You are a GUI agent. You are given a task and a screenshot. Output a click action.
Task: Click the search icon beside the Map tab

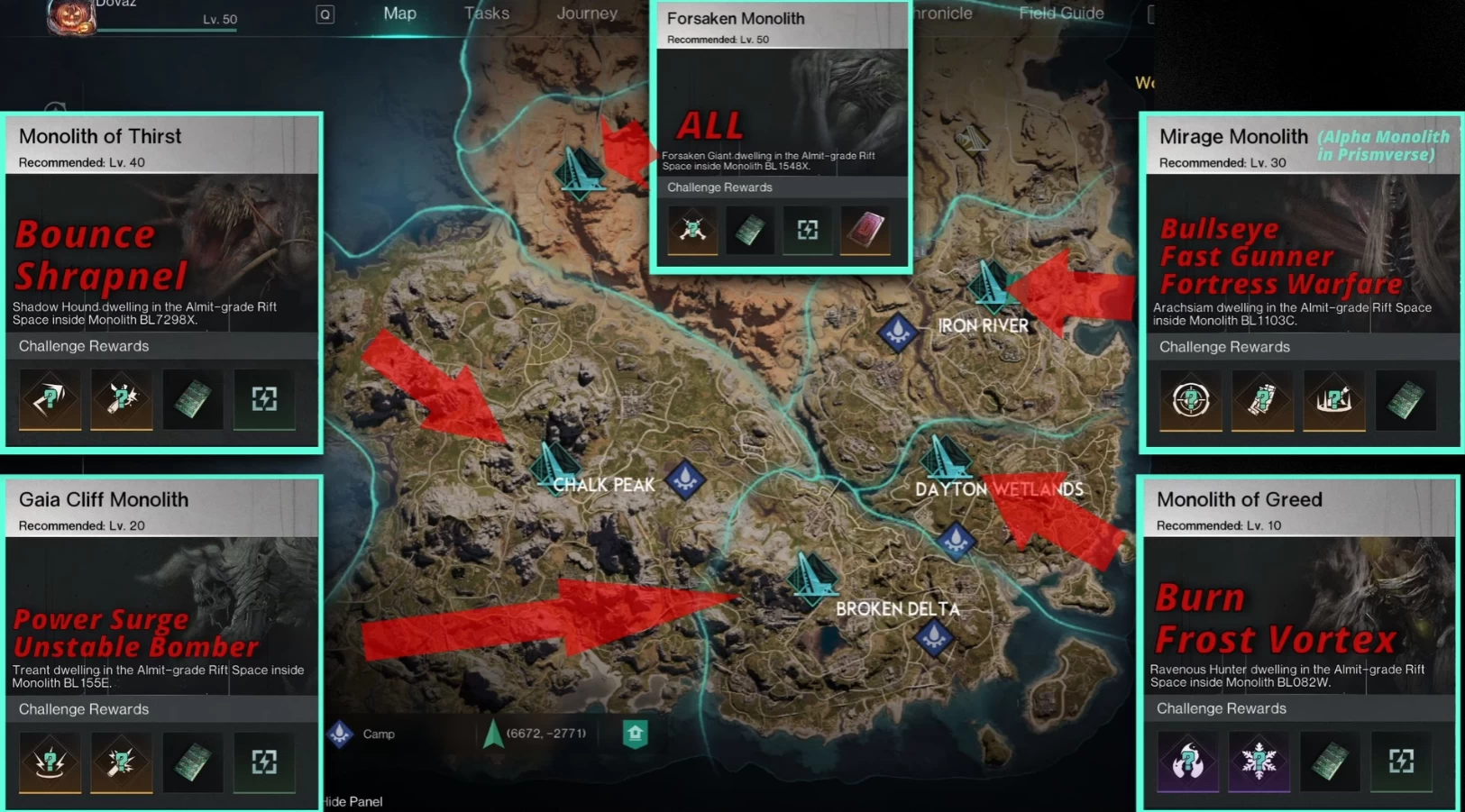[325, 14]
